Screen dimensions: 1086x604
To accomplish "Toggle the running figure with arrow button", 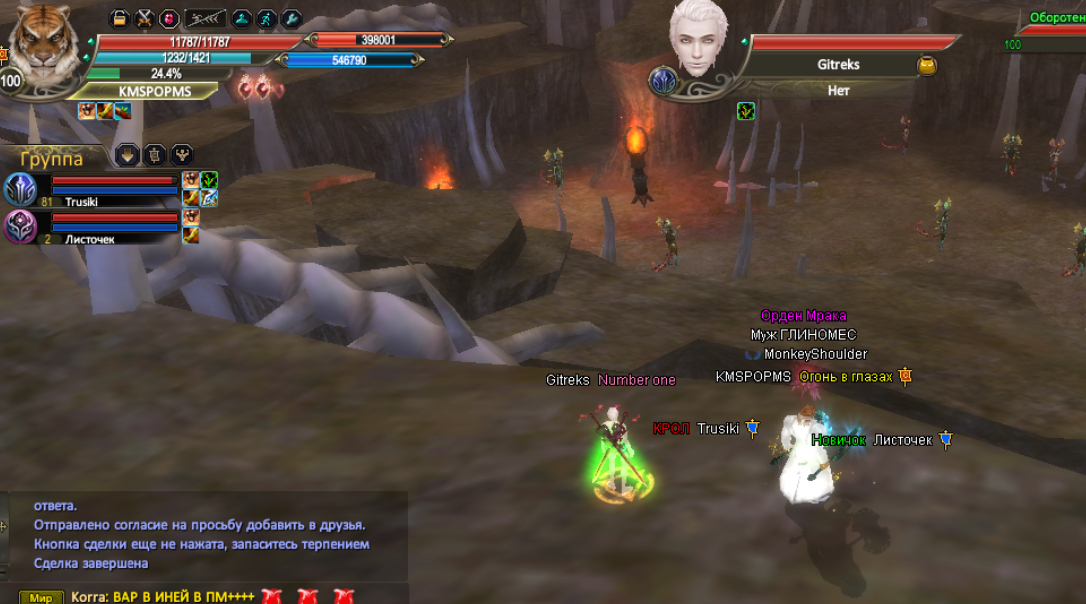I will point(206,18).
